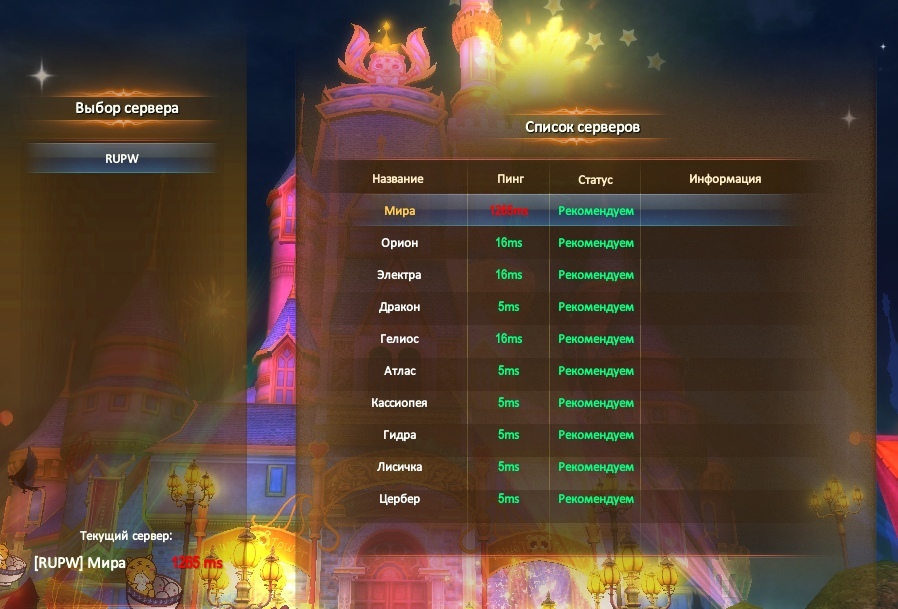Choose the Мира server row
Image resolution: width=898 pixels, height=609 pixels.
399,211
